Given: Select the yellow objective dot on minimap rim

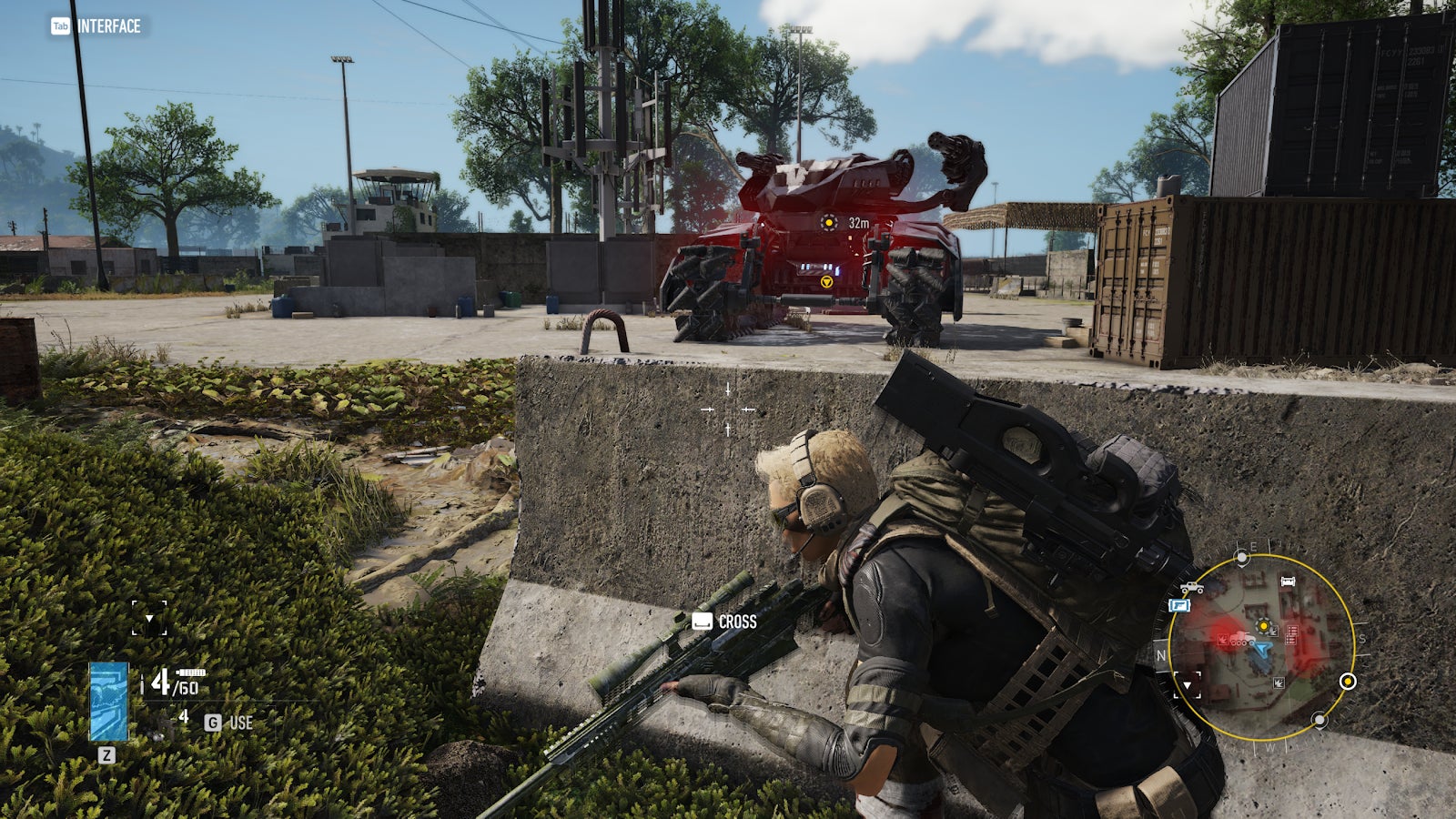Looking at the screenshot, I should (x=1348, y=682).
